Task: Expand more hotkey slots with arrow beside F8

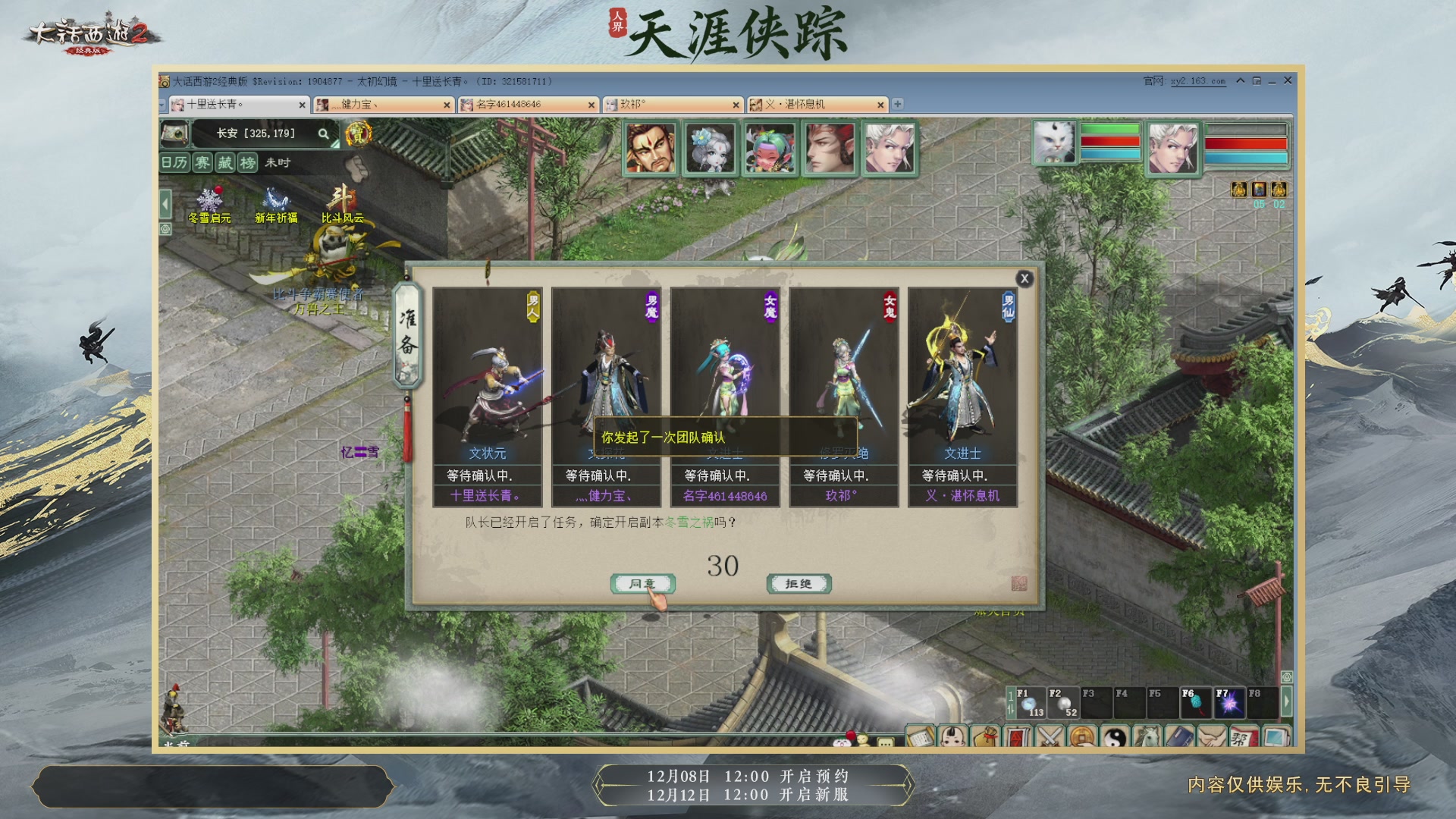Action: pyautogui.click(x=1287, y=701)
